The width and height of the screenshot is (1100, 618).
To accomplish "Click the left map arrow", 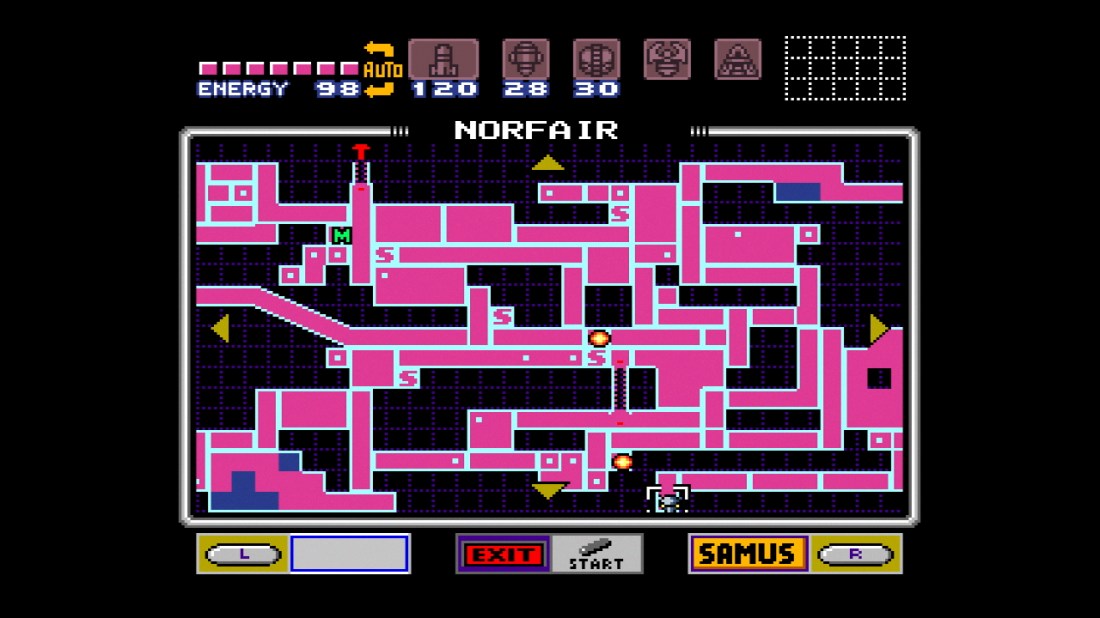I will click(220, 328).
